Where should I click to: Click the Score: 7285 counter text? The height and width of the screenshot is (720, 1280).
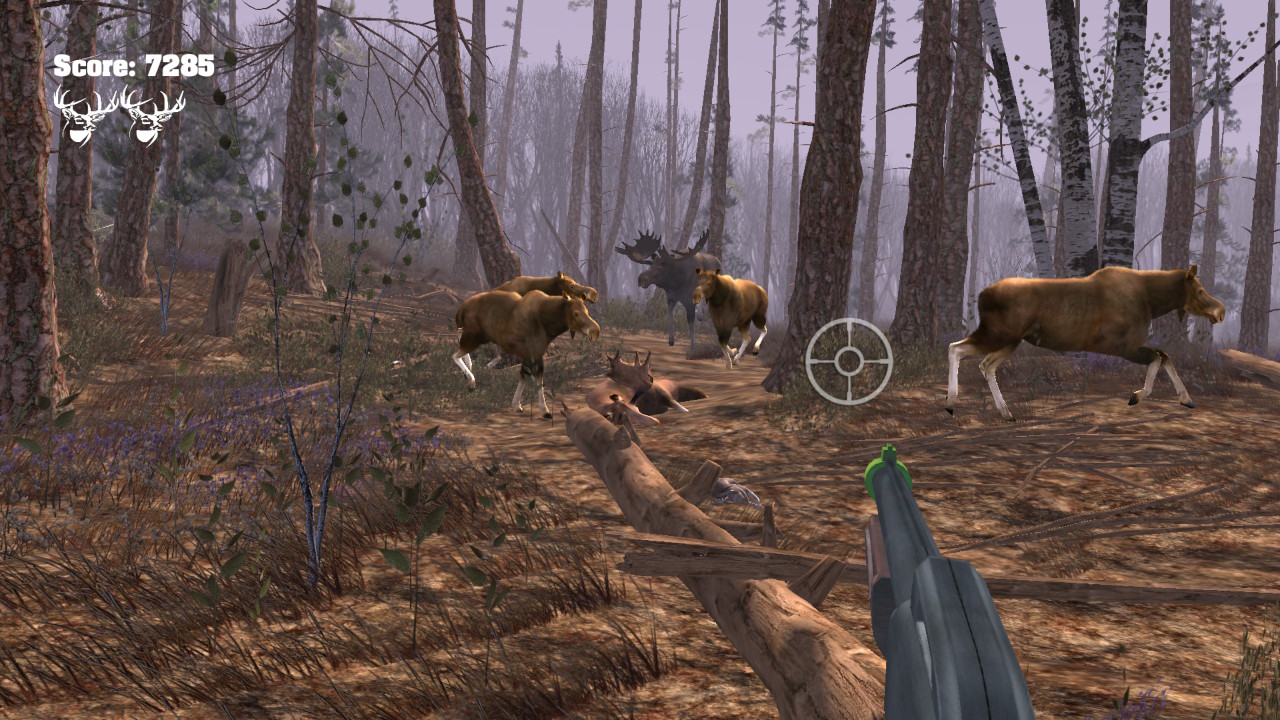pyautogui.click(x=133, y=67)
